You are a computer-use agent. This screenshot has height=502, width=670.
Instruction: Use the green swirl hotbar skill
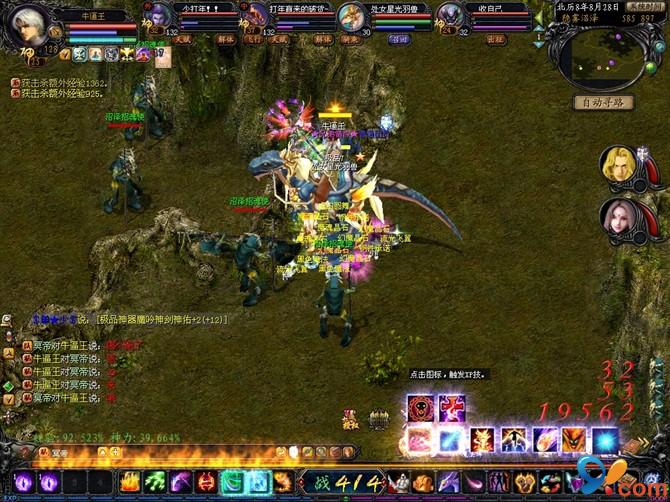tap(232, 481)
